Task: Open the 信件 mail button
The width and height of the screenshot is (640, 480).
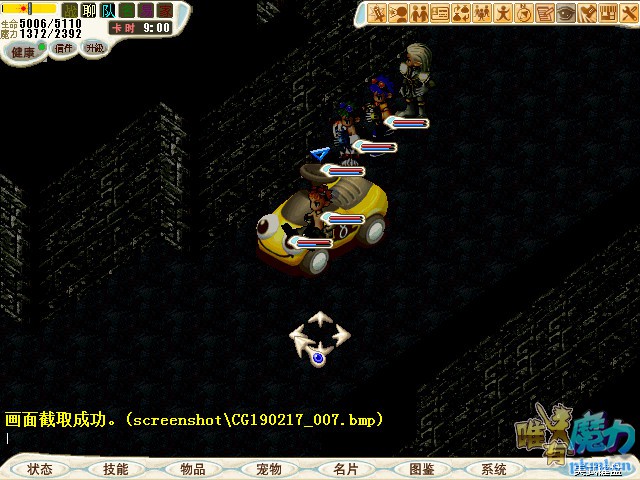Action: point(64,47)
